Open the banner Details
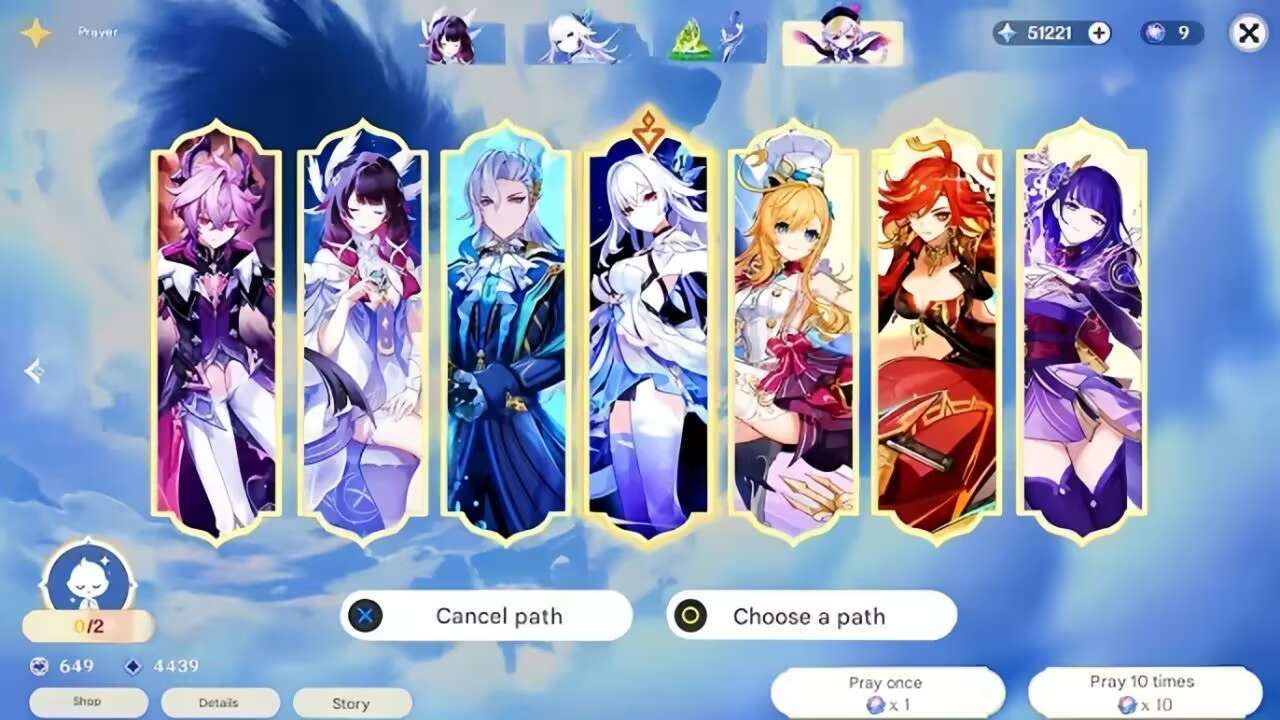This screenshot has height=720, width=1280. (x=219, y=702)
